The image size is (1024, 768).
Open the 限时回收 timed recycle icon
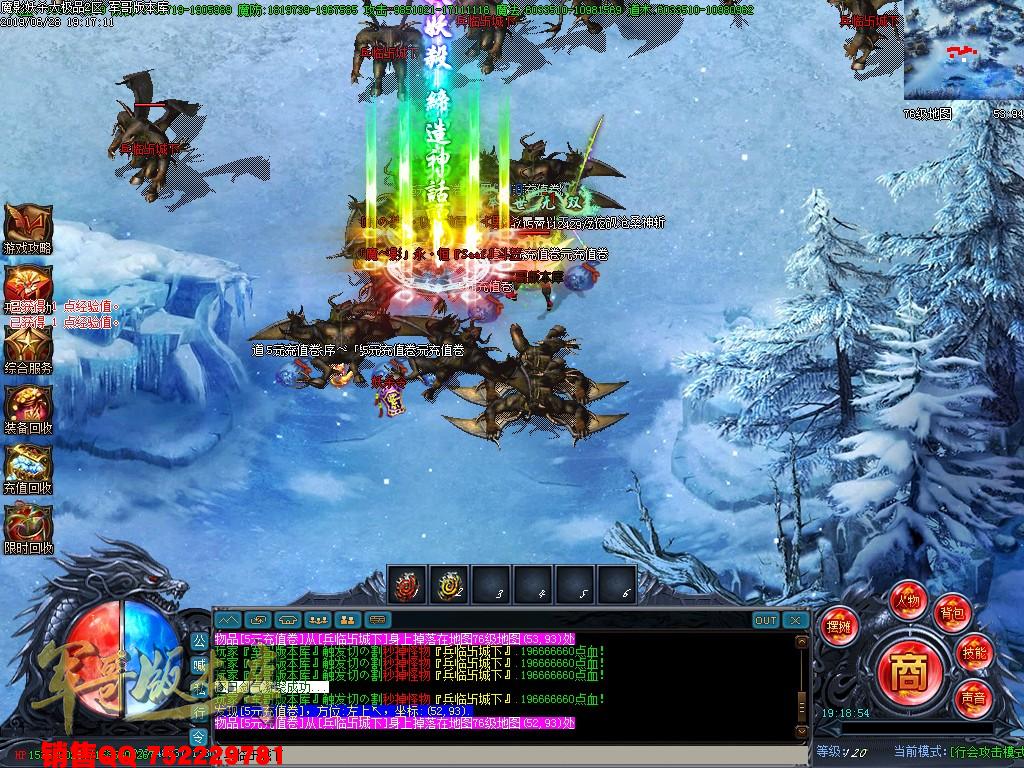[28, 525]
